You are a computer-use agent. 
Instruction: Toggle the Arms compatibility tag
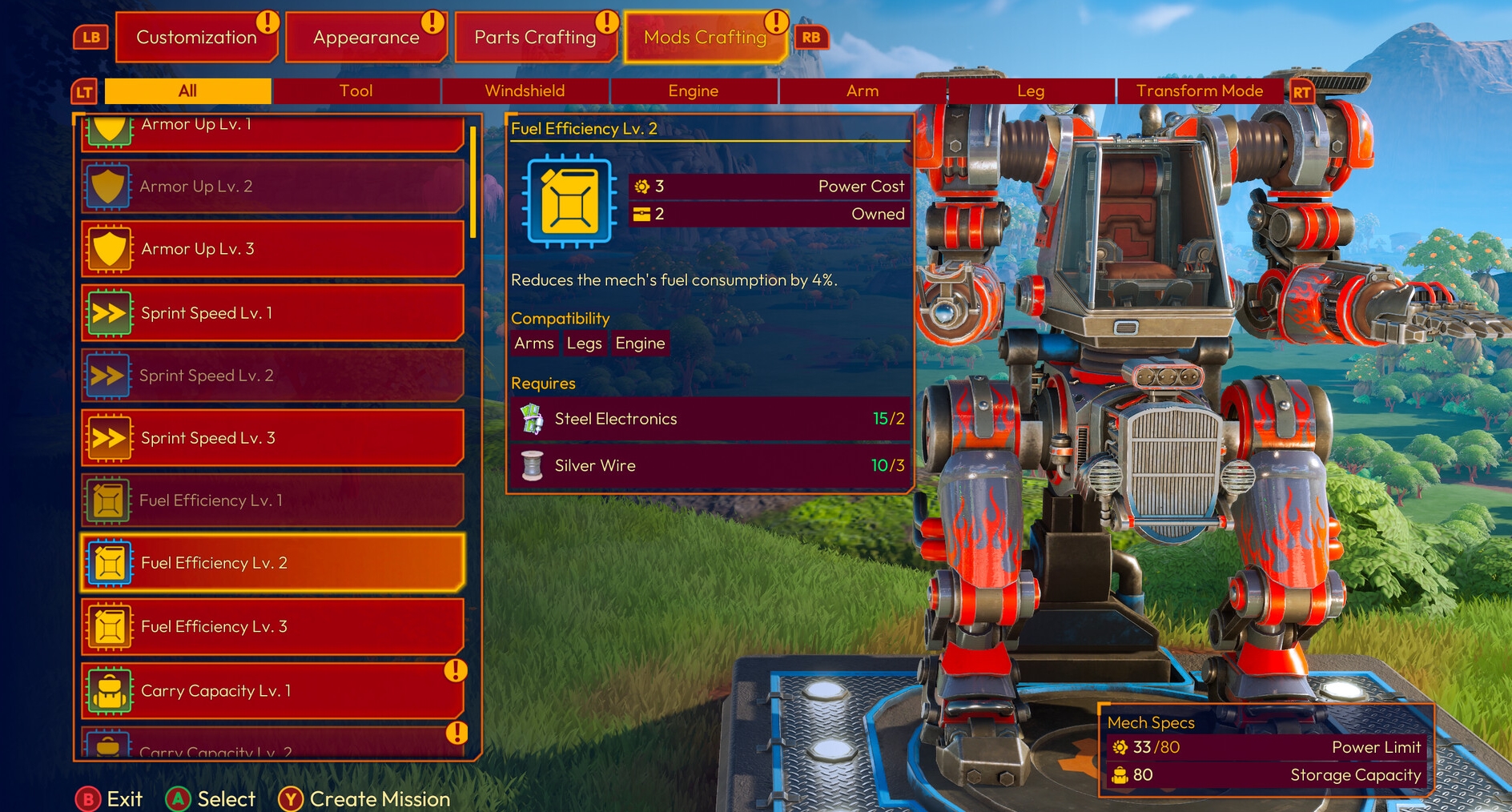(533, 343)
